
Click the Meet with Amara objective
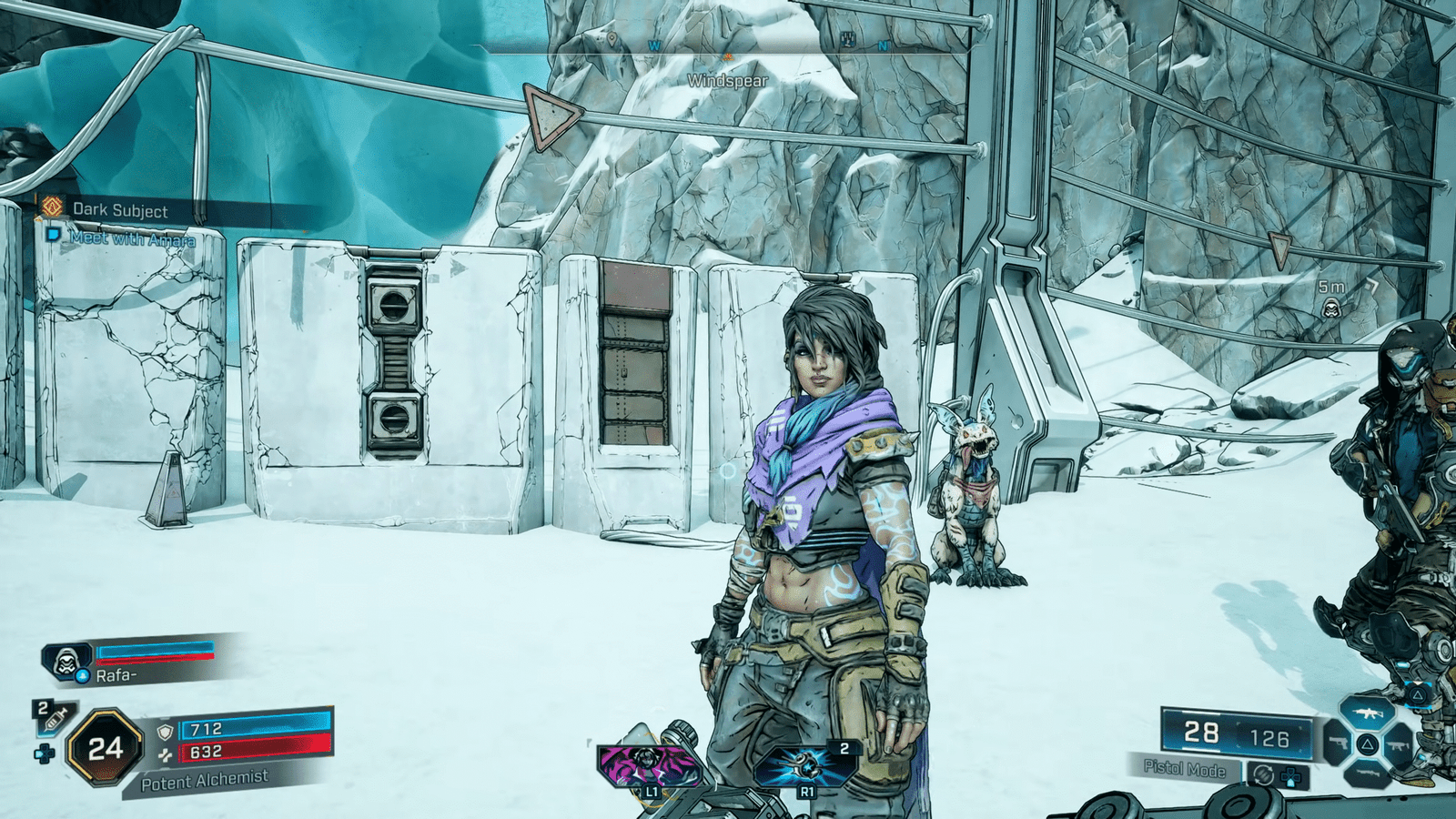click(132, 239)
